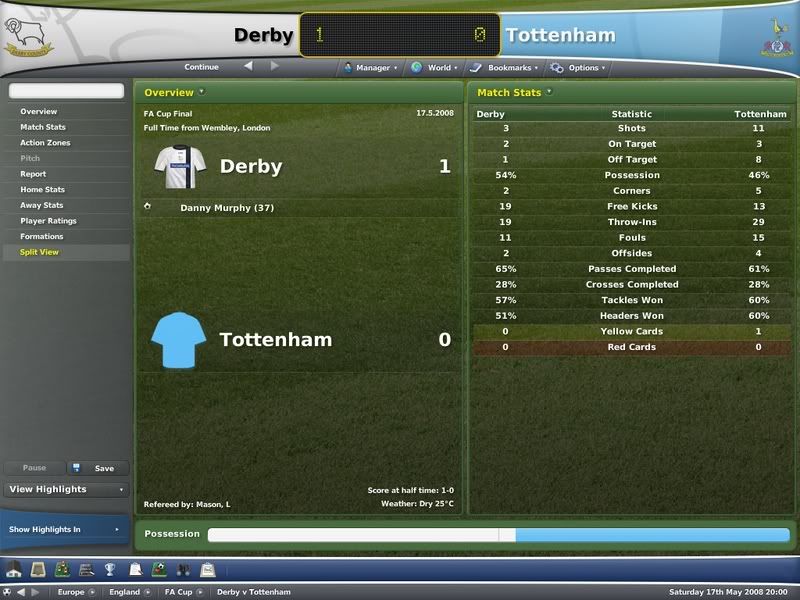The height and width of the screenshot is (600, 800).
Task: View team Formations
Action: point(42,237)
